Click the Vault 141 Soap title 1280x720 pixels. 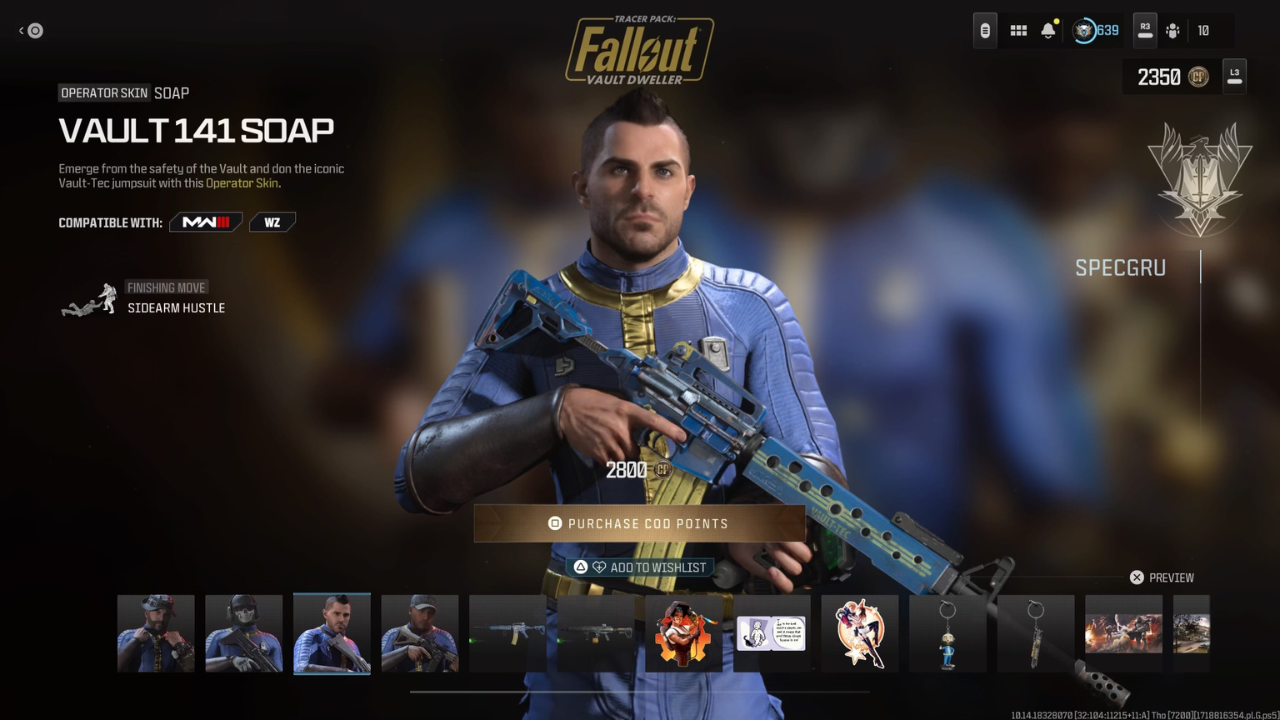196,130
